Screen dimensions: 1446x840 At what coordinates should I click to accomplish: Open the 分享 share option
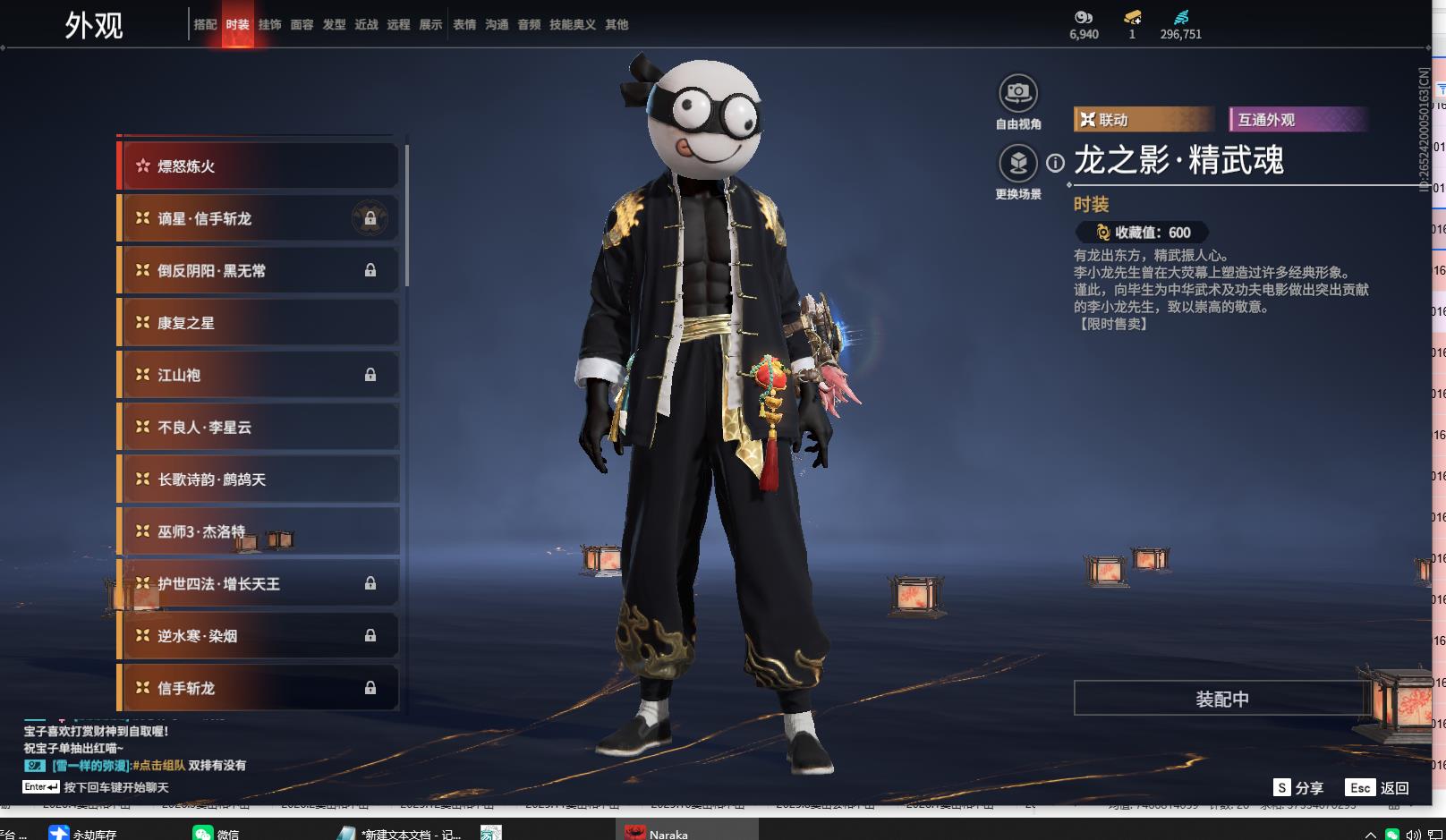(x=1298, y=787)
